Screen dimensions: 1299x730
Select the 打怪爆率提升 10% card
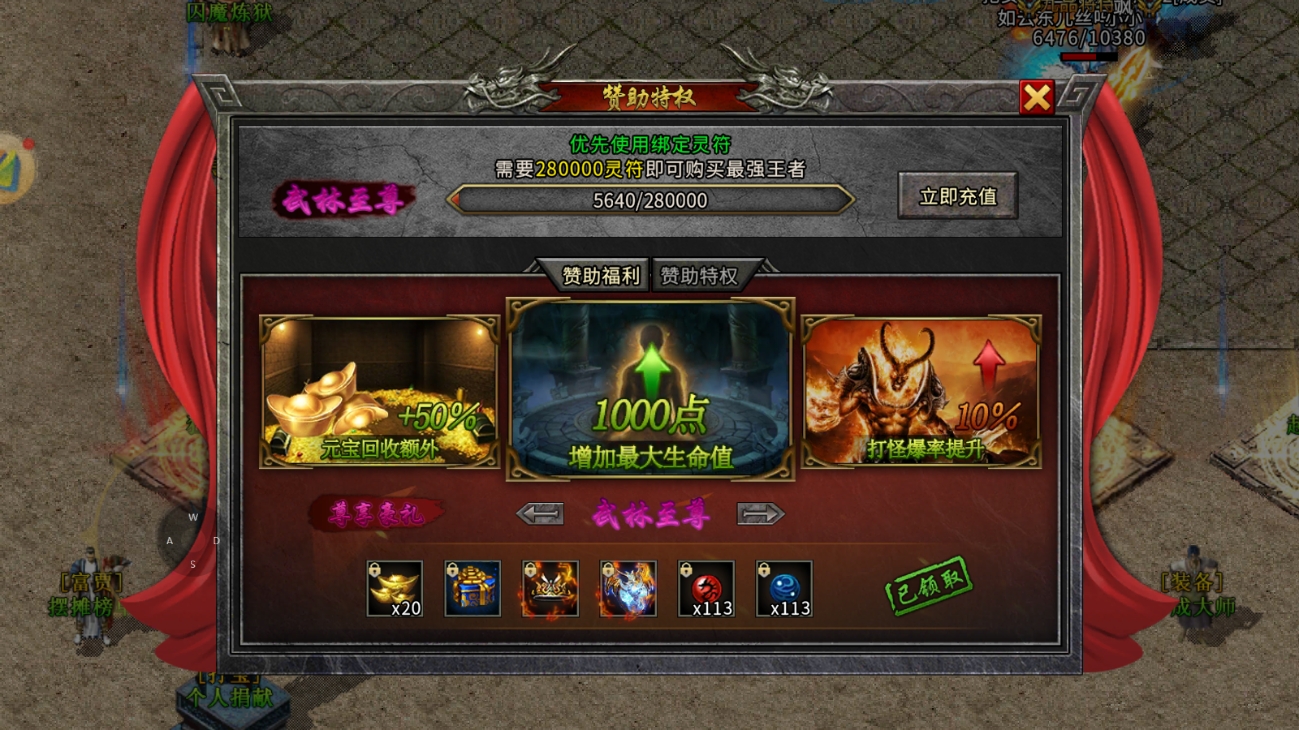pos(921,391)
